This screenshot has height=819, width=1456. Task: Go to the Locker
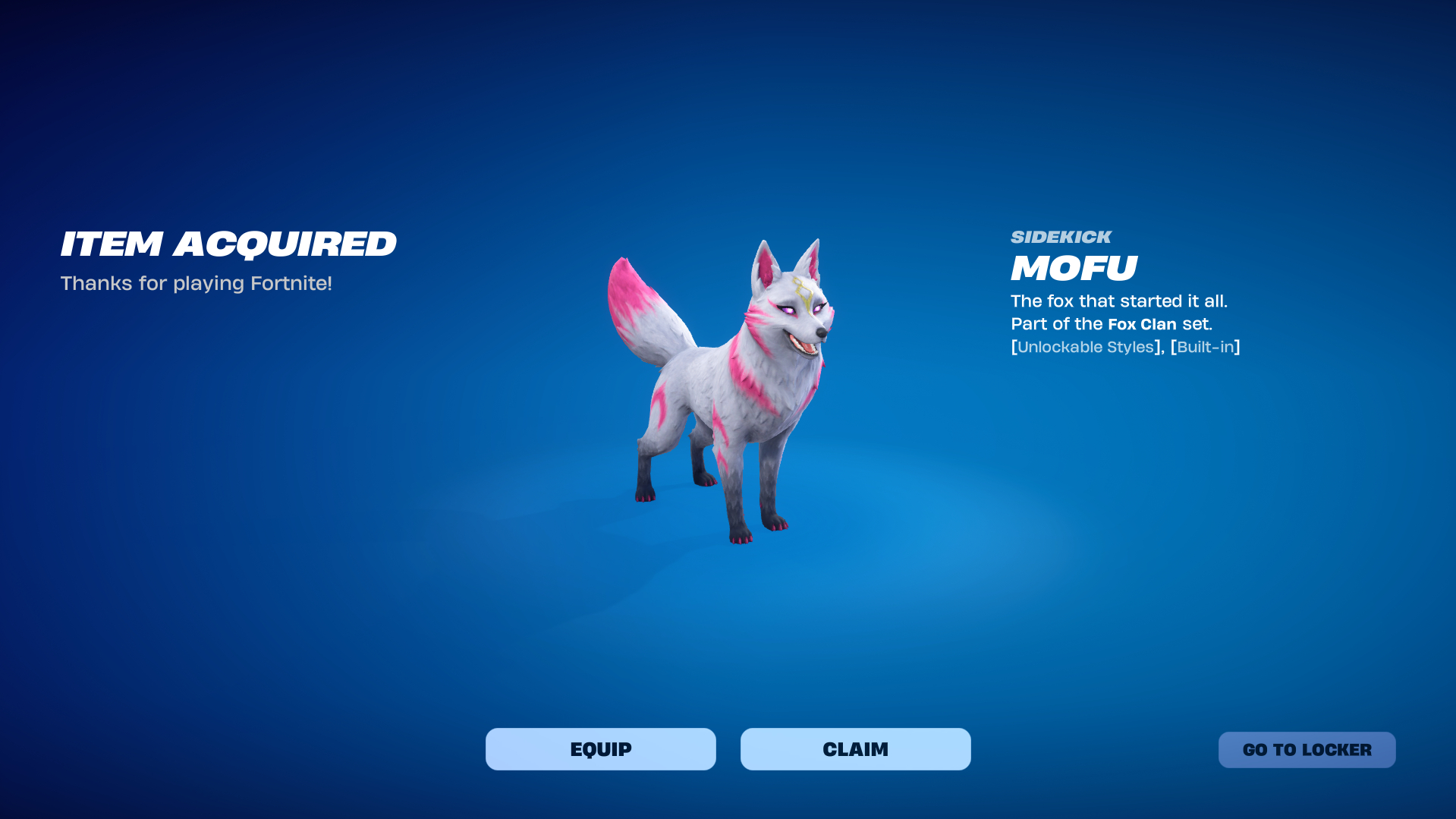click(1307, 750)
